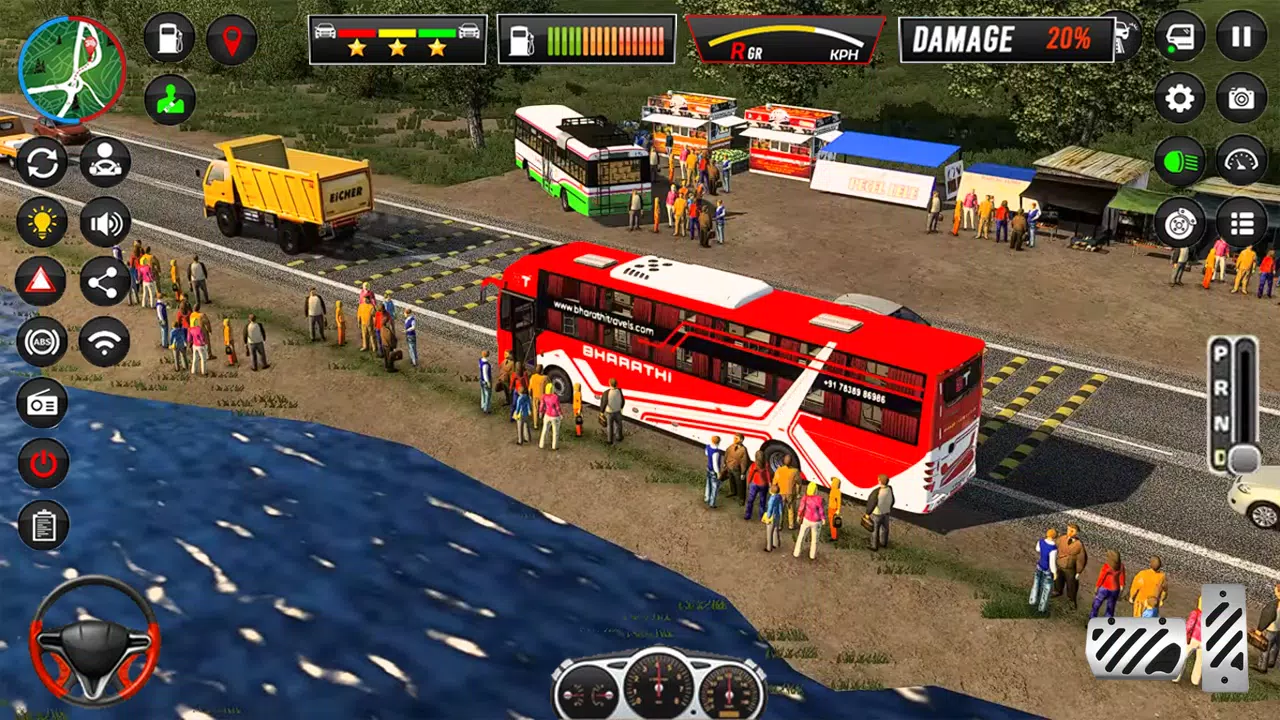The width and height of the screenshot is (1280, 720).
Task: Sound the horn with the speaker button
Action: tap(105, 222)
